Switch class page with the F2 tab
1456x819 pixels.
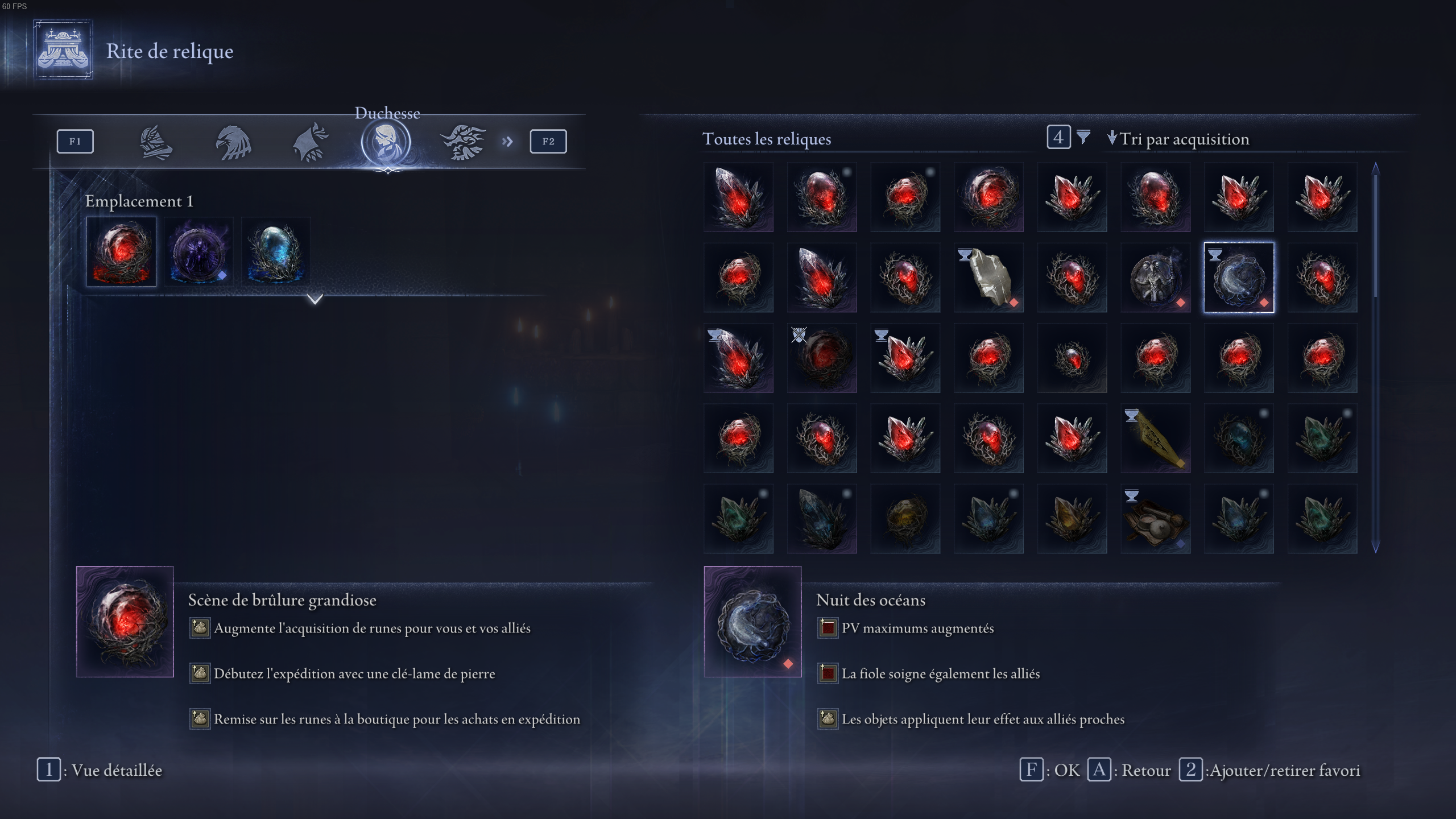coord(548,141)
